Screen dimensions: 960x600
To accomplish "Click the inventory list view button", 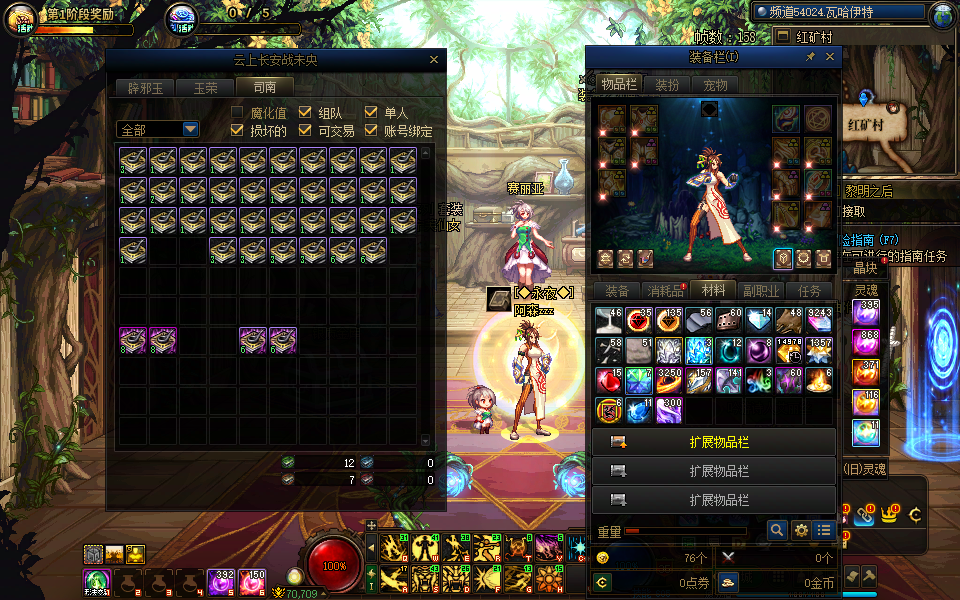I will [824, 531].
